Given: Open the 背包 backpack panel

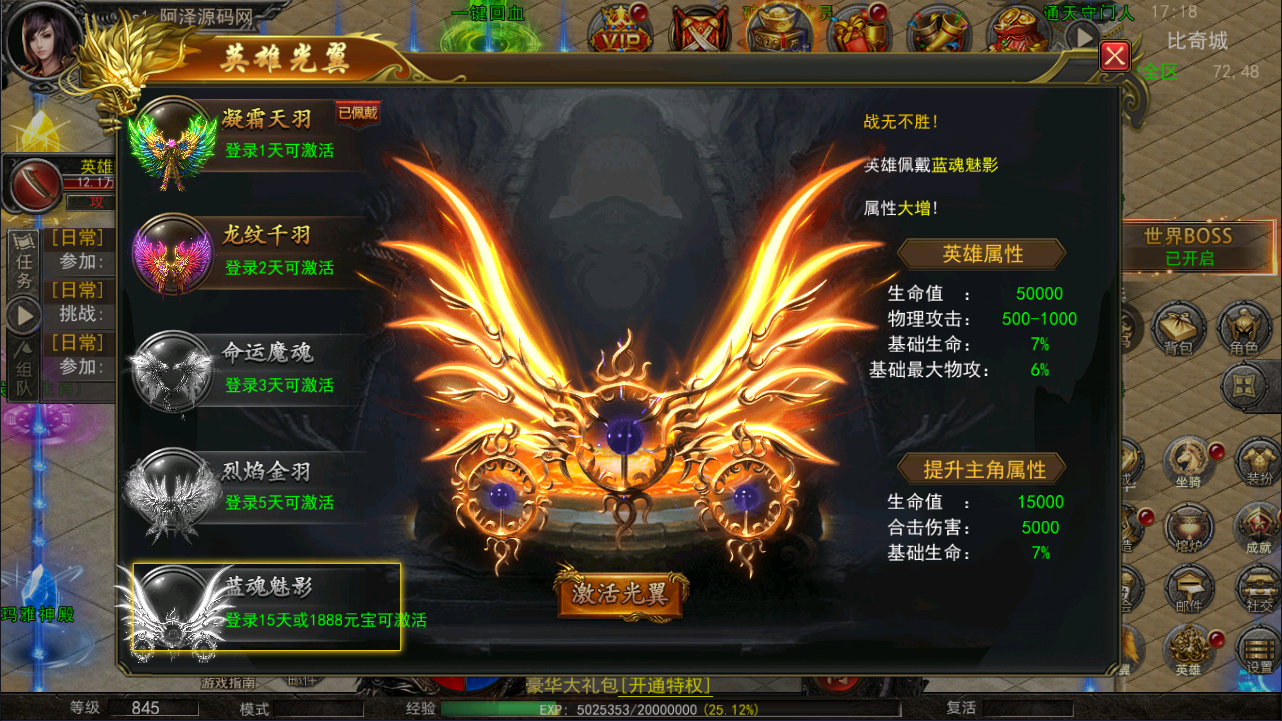Looking at the screenshot, I should pos(1178,330).
